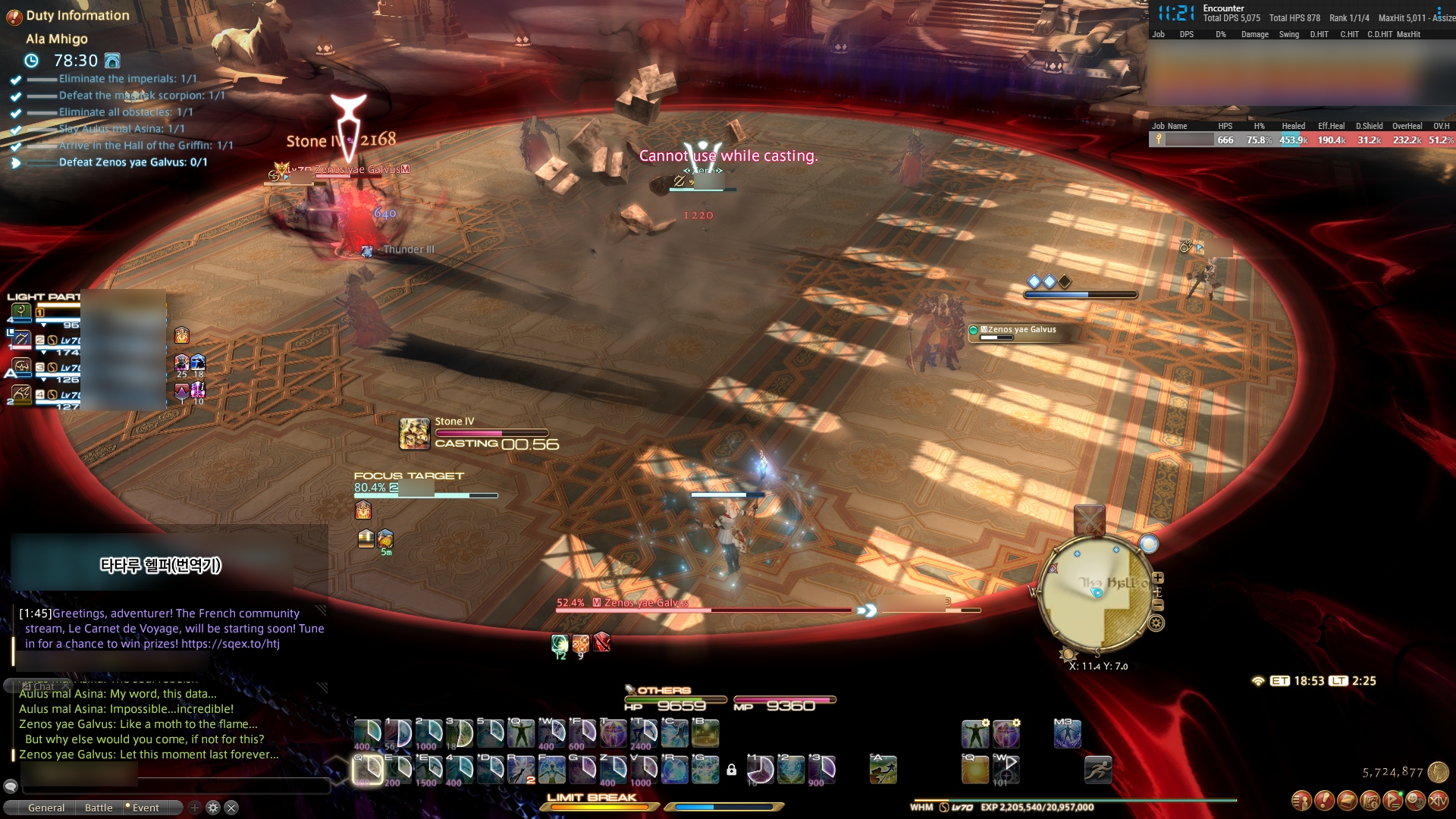The image size is (1456, 819).
Task: Toggle the hotbar padlock icon
Action: (731, 770)
